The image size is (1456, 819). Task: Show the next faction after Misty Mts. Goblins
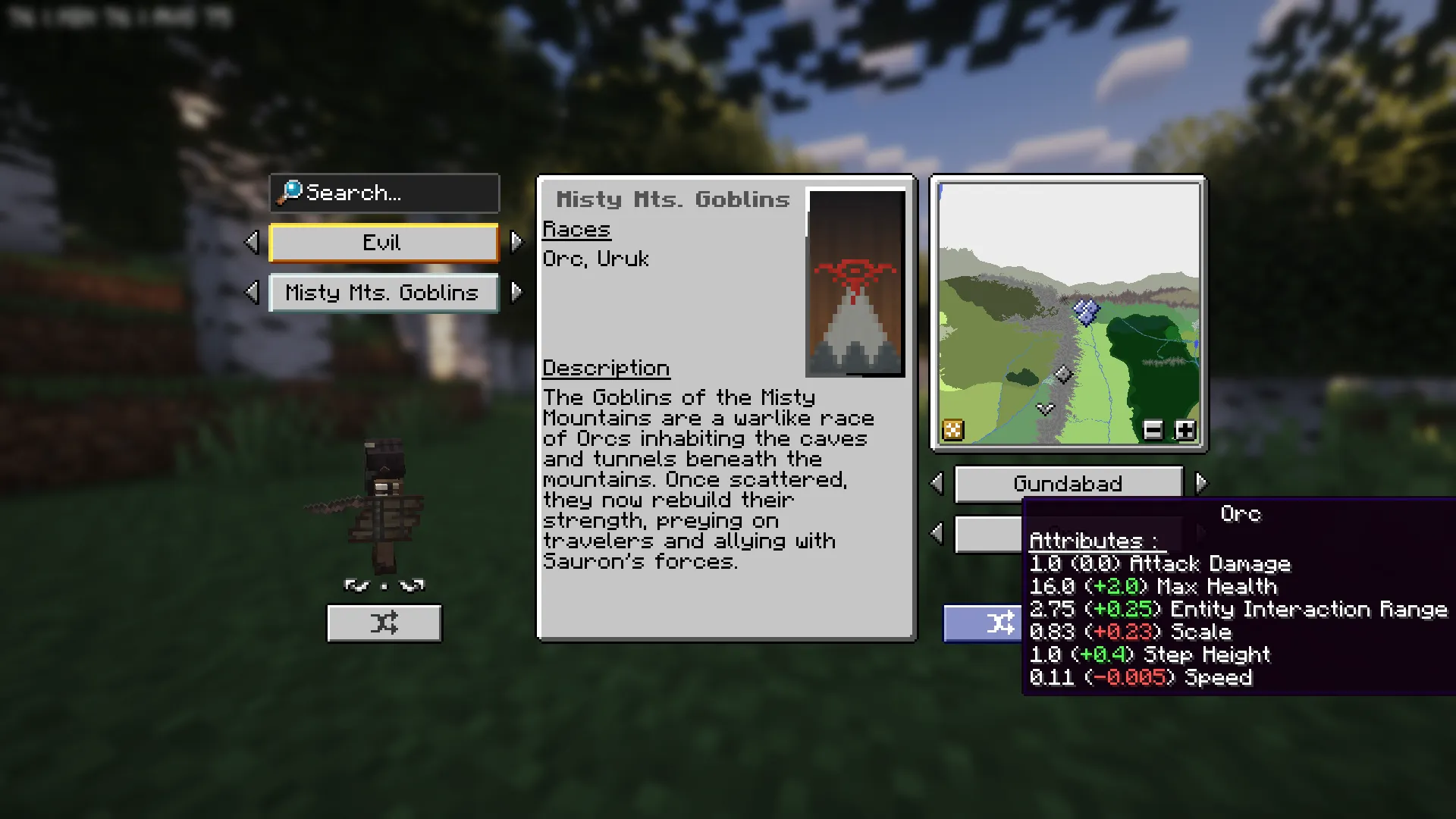click(x=518, y=293)
